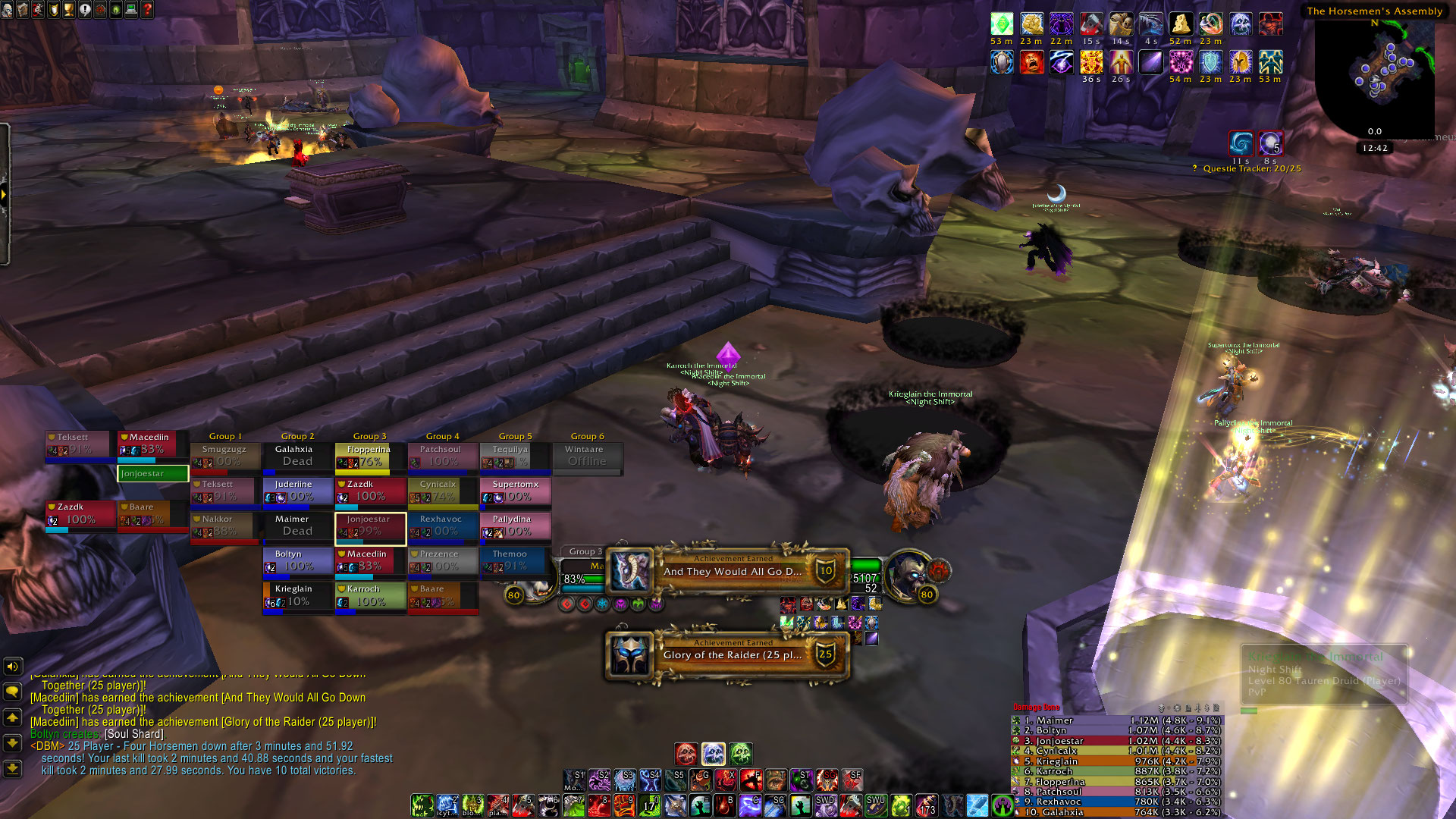Activate the green skull presence icon
The height and width of the screenshot is (819, 1456).
click(x=741, y=754)
